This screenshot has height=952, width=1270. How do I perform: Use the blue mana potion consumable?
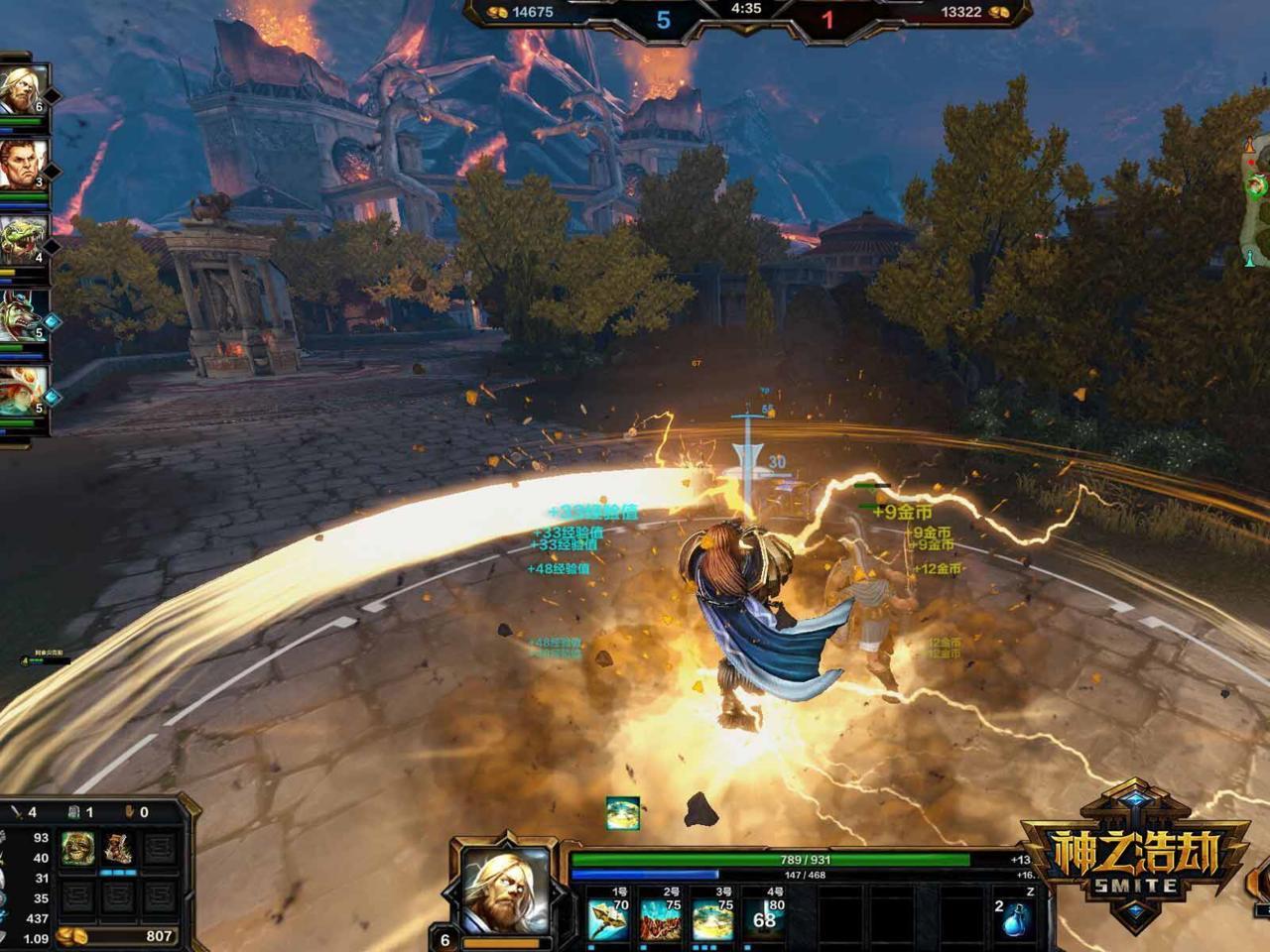click(1015, 920)
